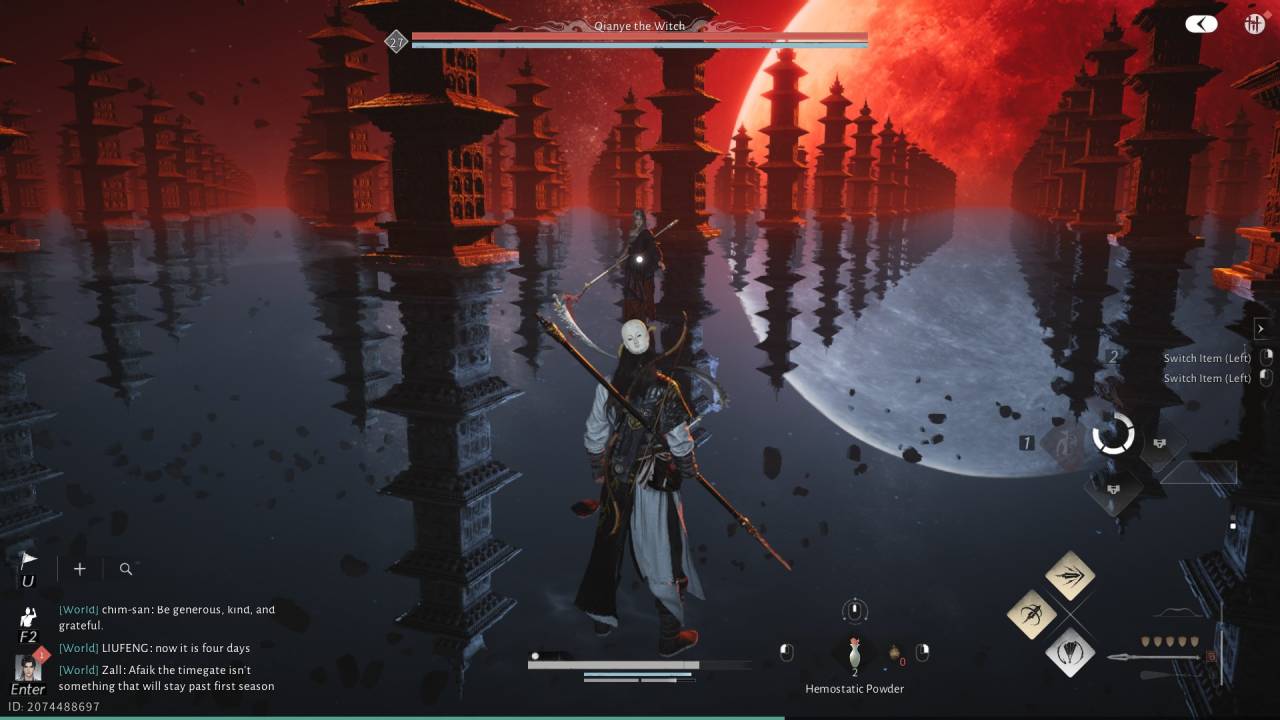Image resolution: width=1280 pixels, height=720 pixels.
Task: Read Zall's world chat message
Action: (166, 678)
